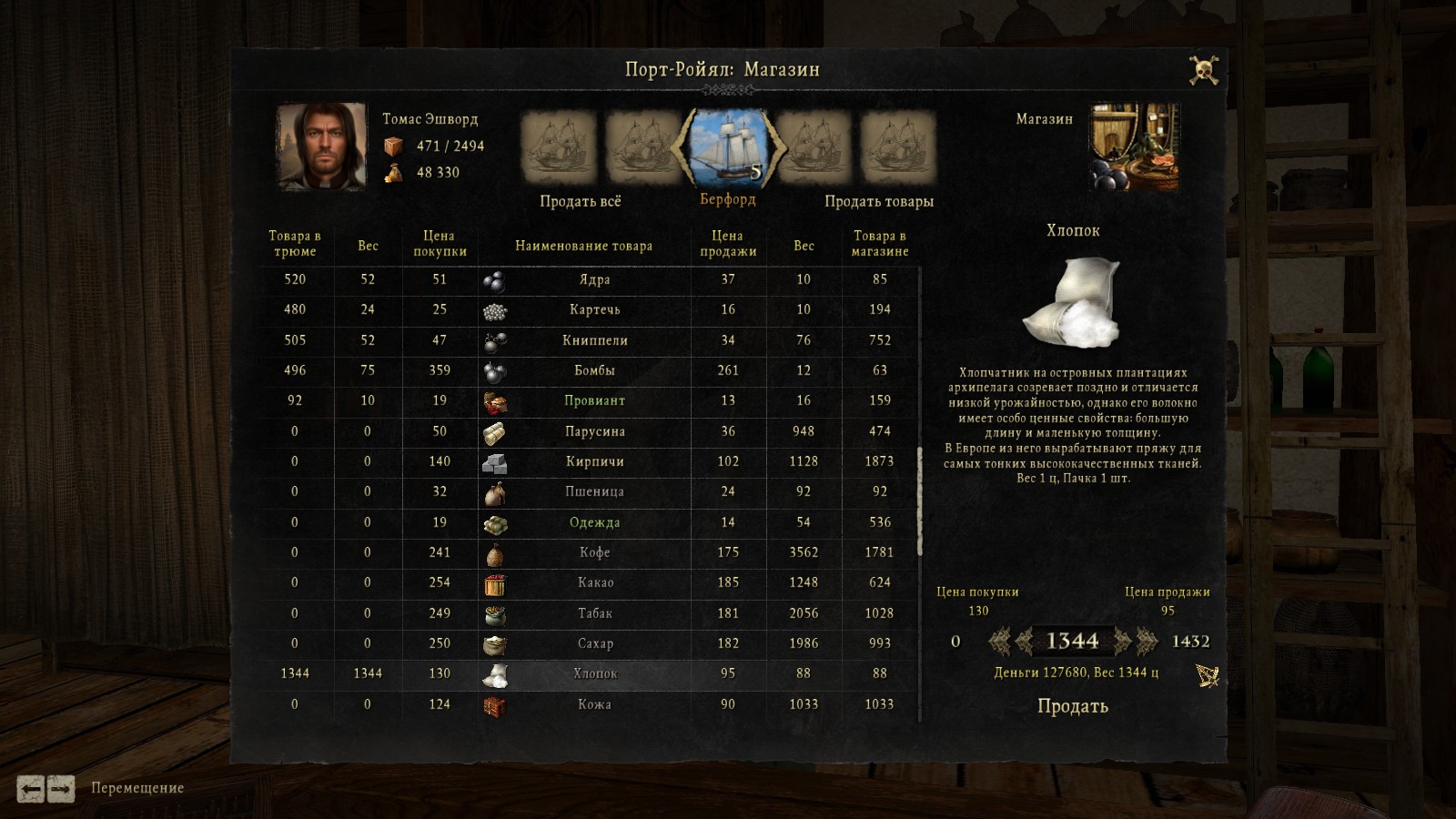Select the Какао goods row
The width and height of the screenshot is (1456, 819).
pyautogui.click(x=594, y=582)
